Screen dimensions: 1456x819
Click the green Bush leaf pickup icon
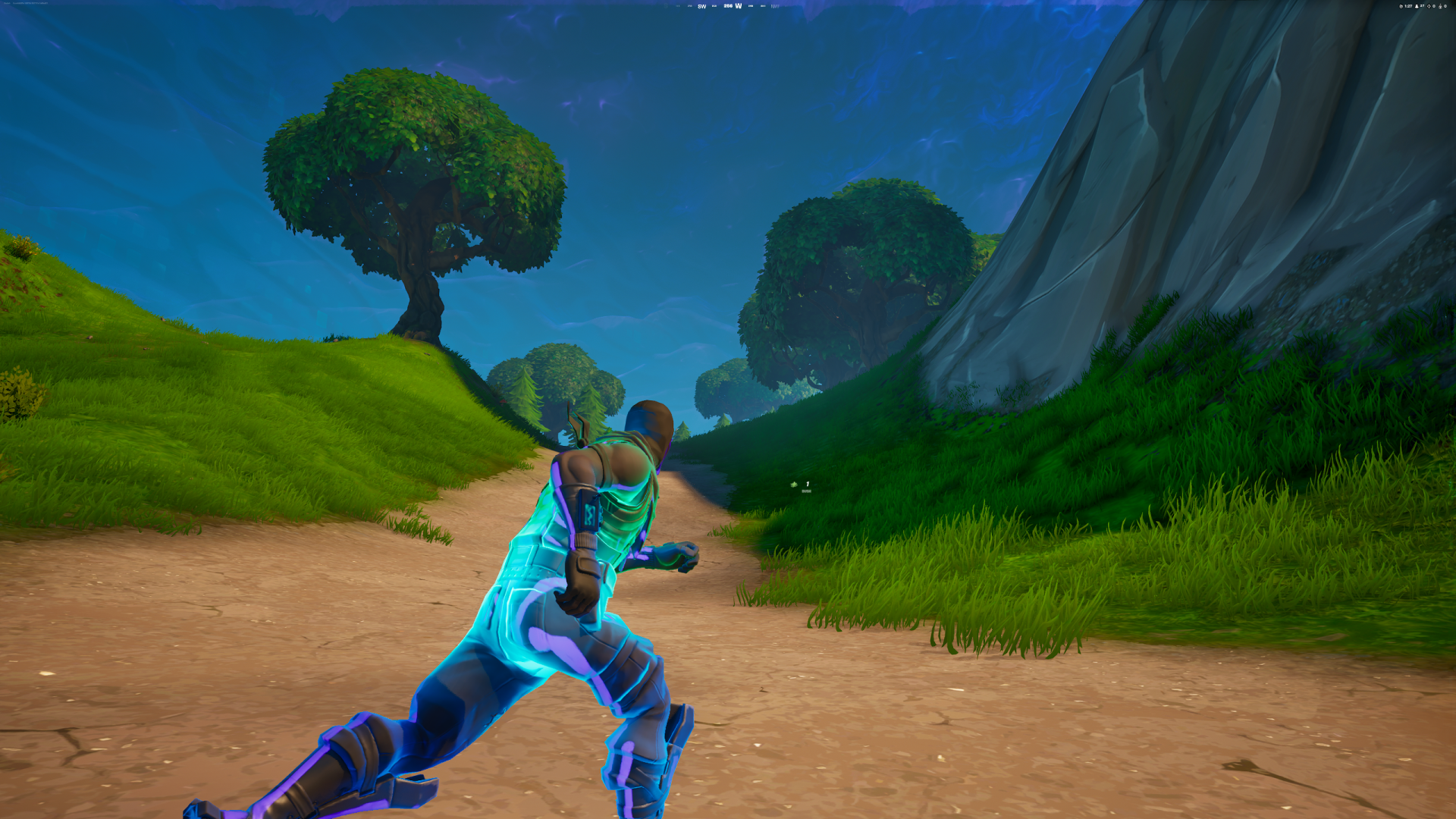tap(794, 485)
